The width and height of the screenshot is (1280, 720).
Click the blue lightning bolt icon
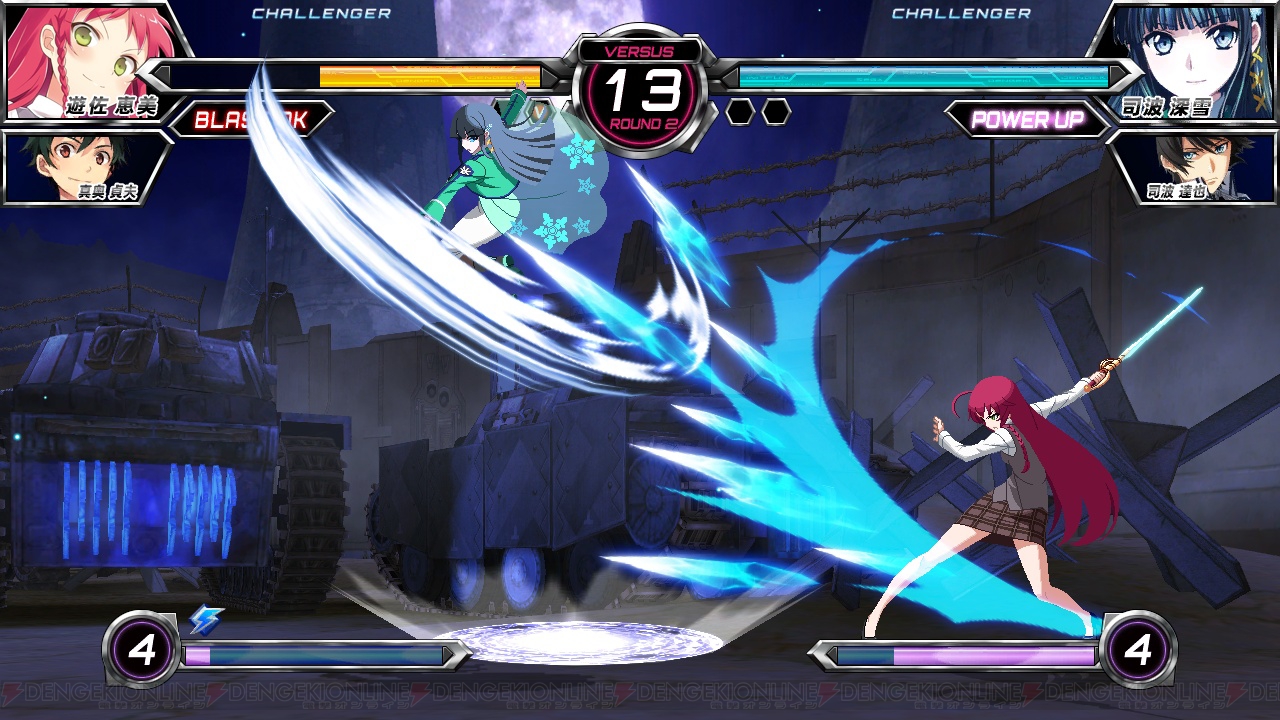(x=206, y=621)
